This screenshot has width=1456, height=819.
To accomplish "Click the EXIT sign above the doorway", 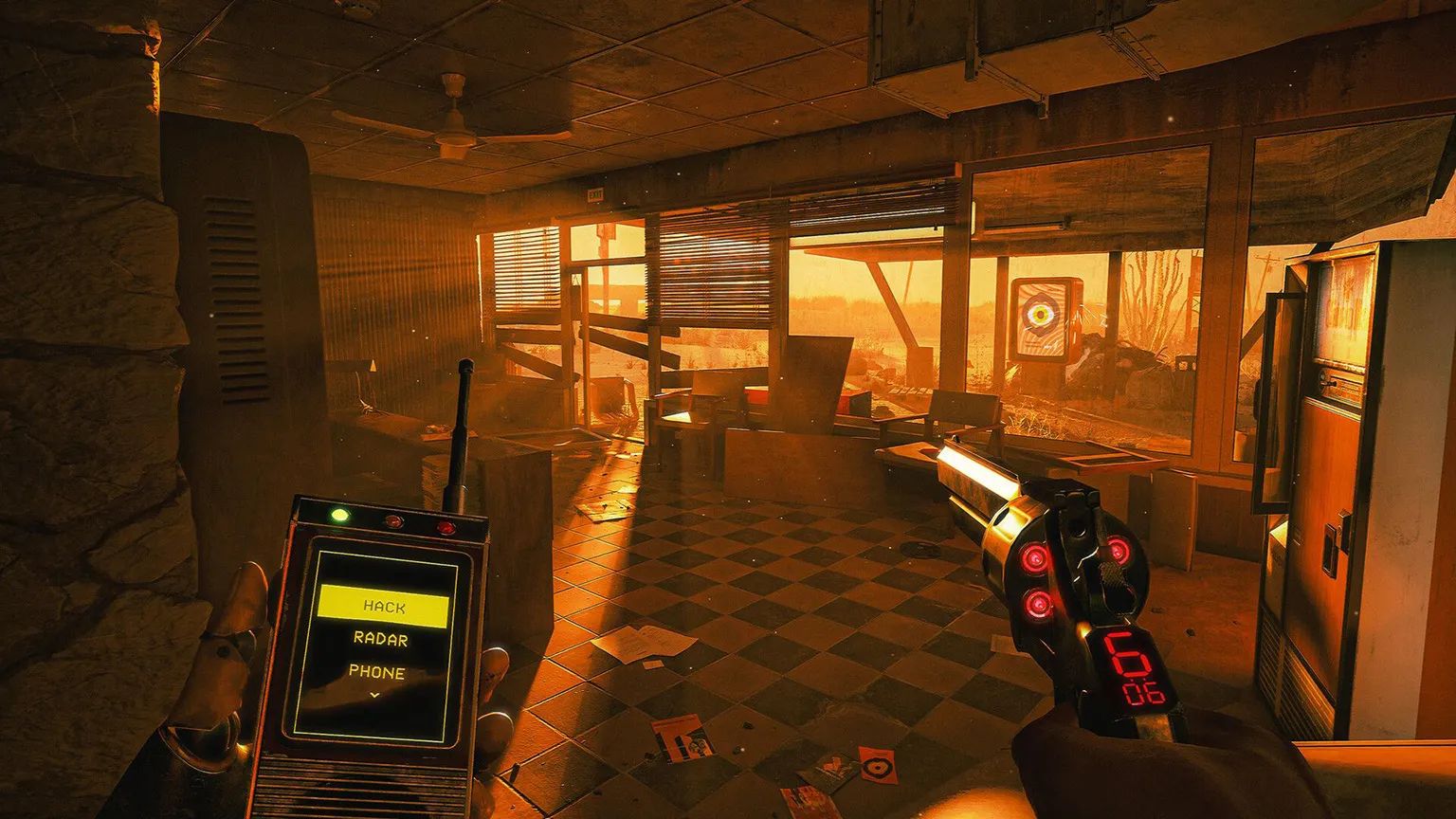I will (x=595, y=193).
